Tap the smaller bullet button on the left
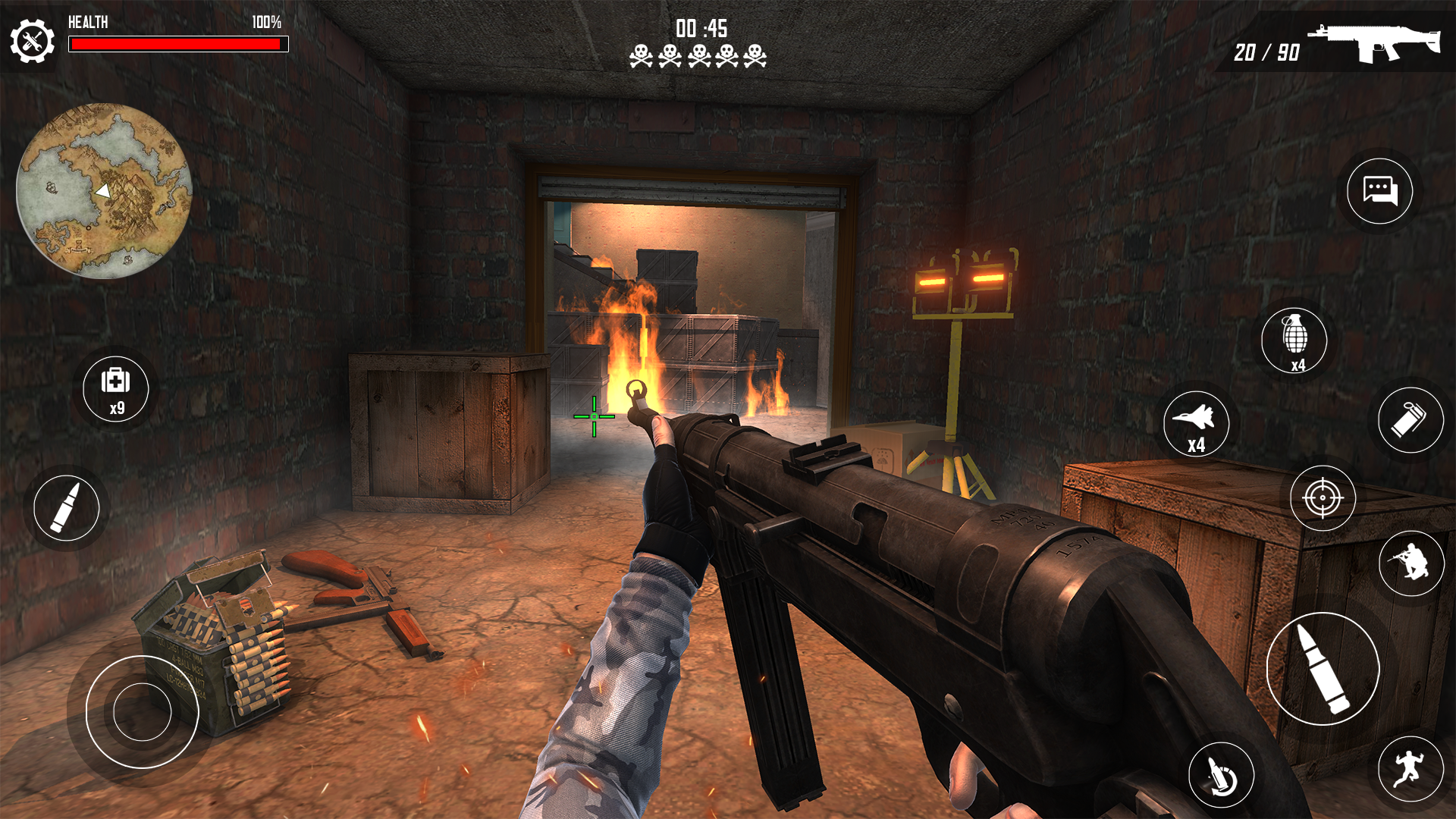 (68, 508)
